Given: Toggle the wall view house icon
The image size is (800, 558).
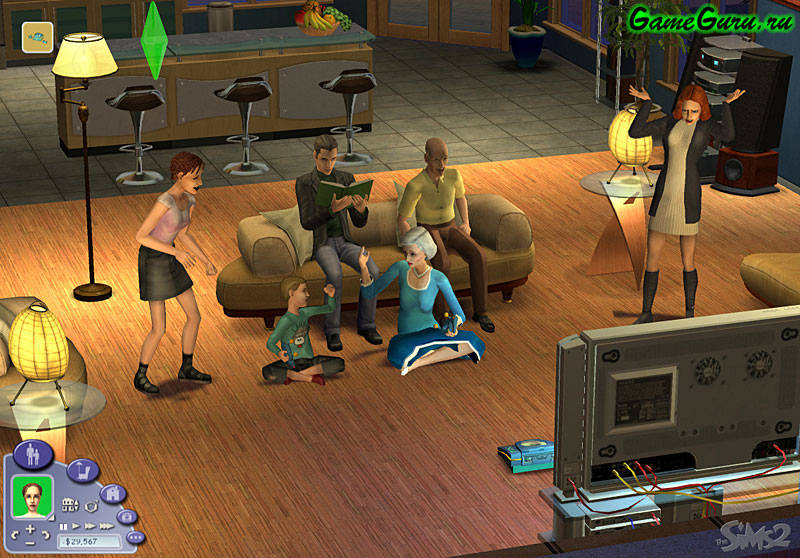Looking at the screenshot, I should coord(71,505).
